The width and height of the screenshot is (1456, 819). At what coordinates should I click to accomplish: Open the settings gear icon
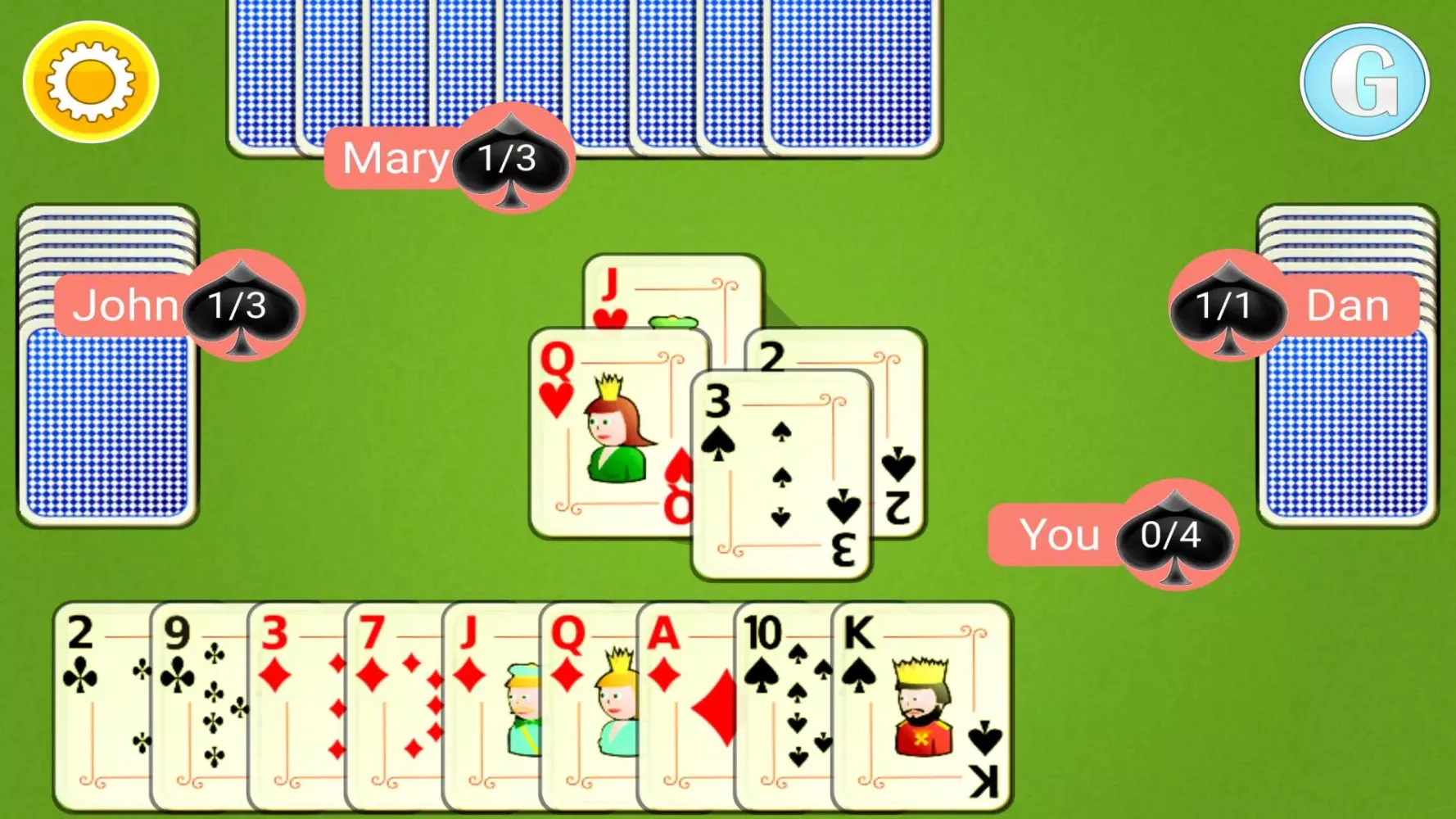88,79
